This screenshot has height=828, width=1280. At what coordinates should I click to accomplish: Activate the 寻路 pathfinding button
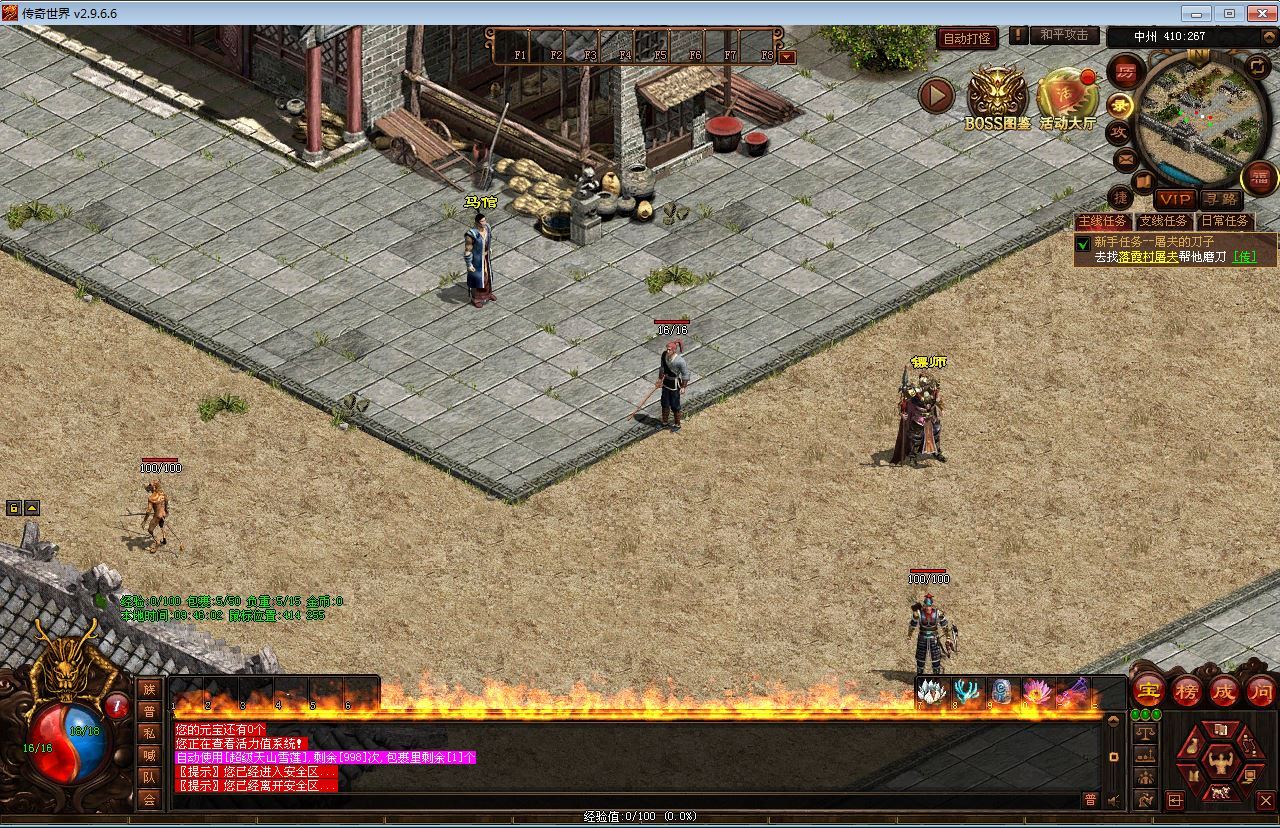[1220, 199]
